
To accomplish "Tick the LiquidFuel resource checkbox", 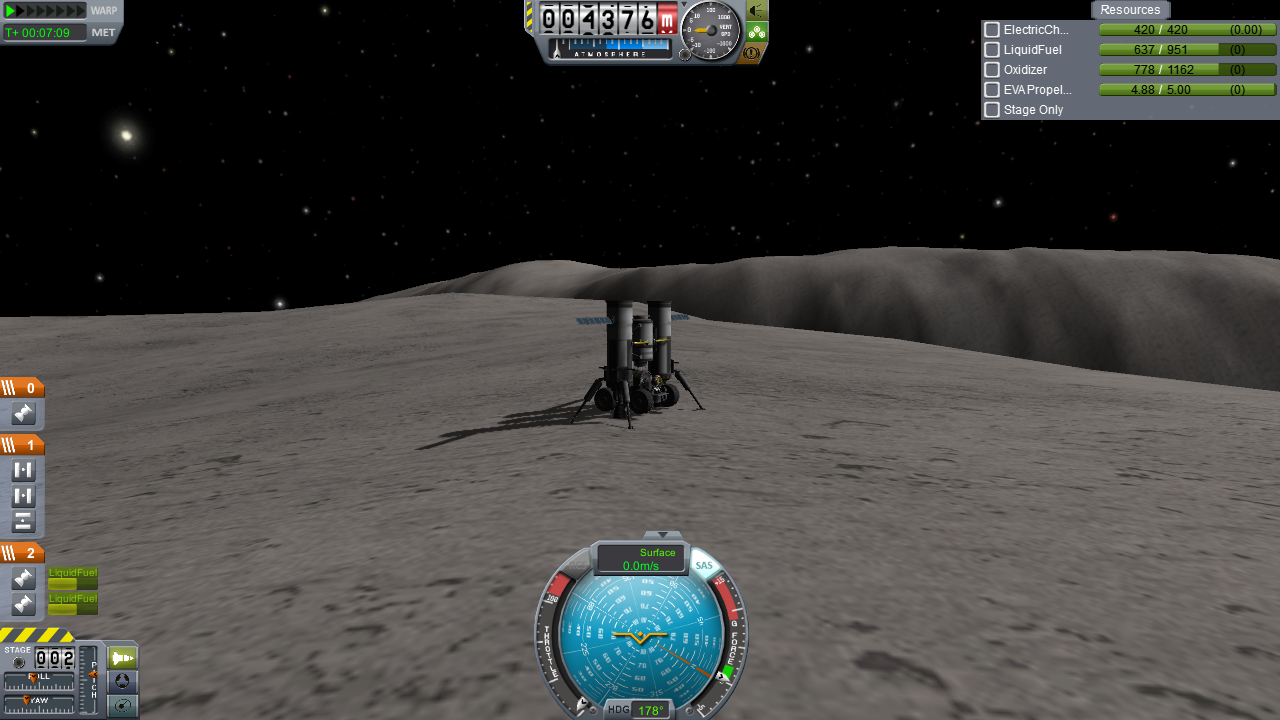I will click(992, 50).
